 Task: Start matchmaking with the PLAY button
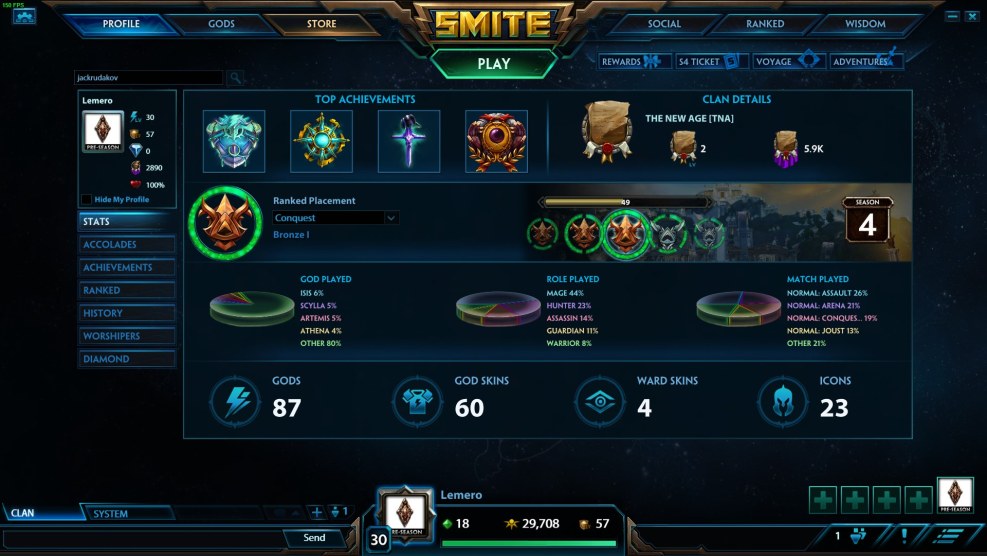(x=493, y=63)
